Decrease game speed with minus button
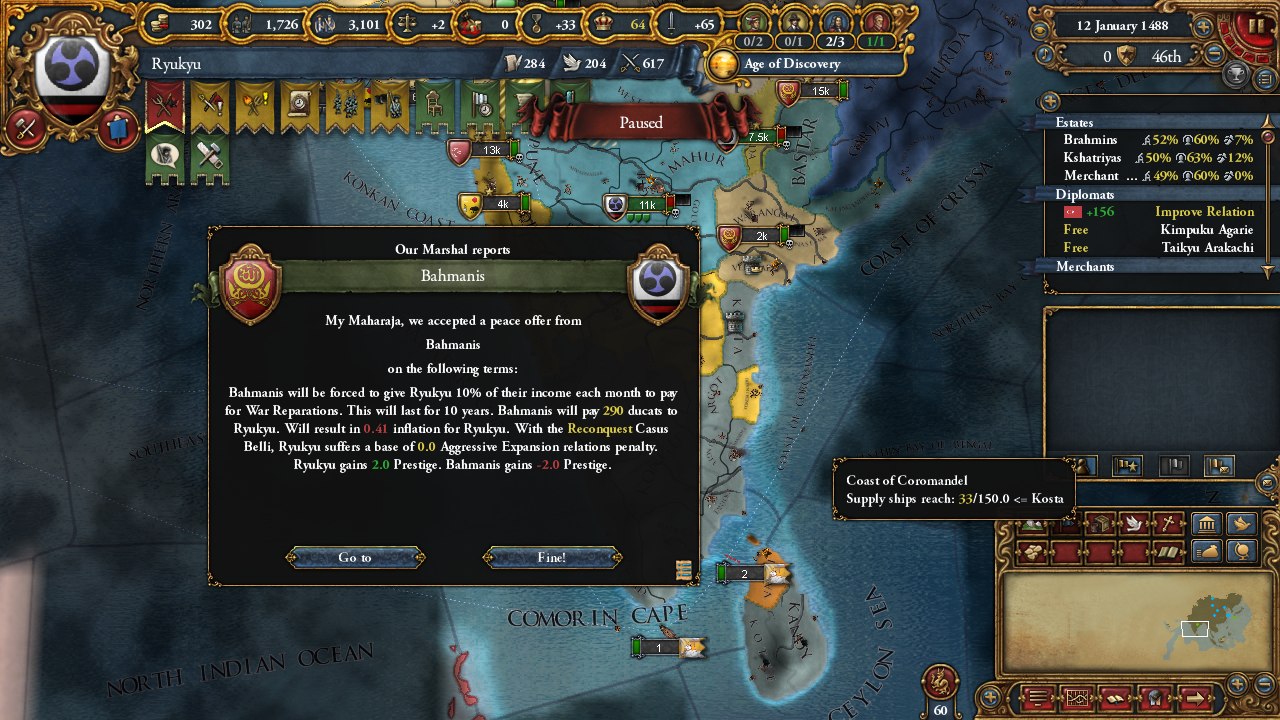 [1213, 56]
